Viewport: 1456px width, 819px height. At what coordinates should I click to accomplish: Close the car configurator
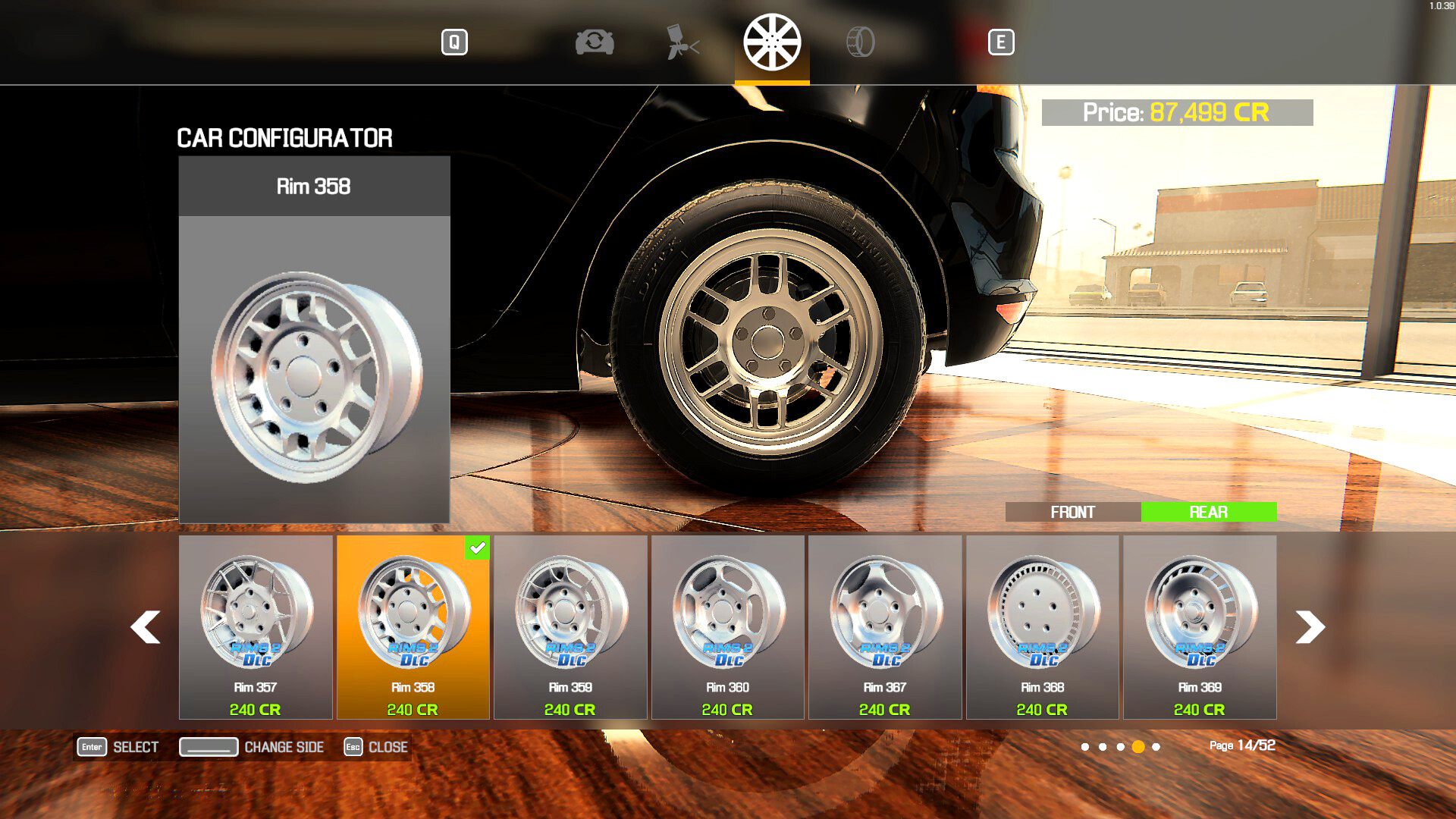tap(376, 747)
